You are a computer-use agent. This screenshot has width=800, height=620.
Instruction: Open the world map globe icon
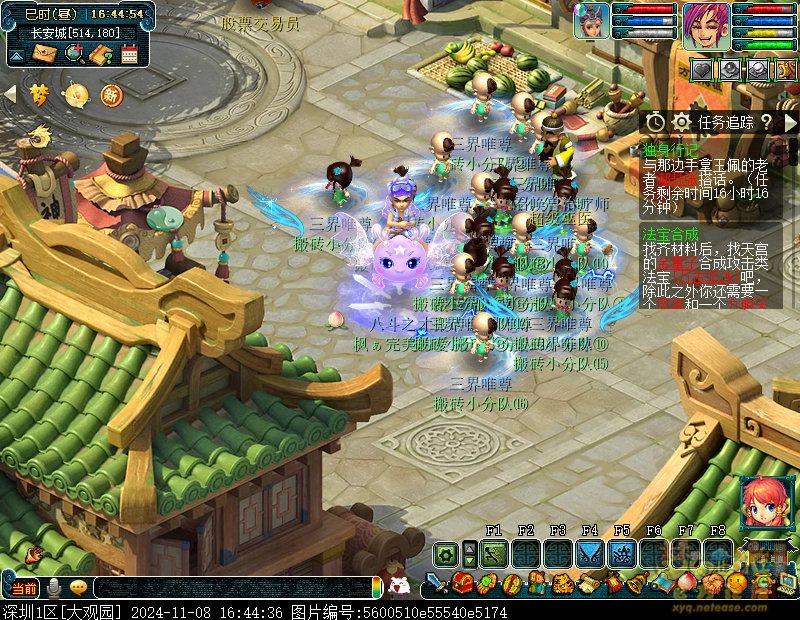click(x=73, y=54)
